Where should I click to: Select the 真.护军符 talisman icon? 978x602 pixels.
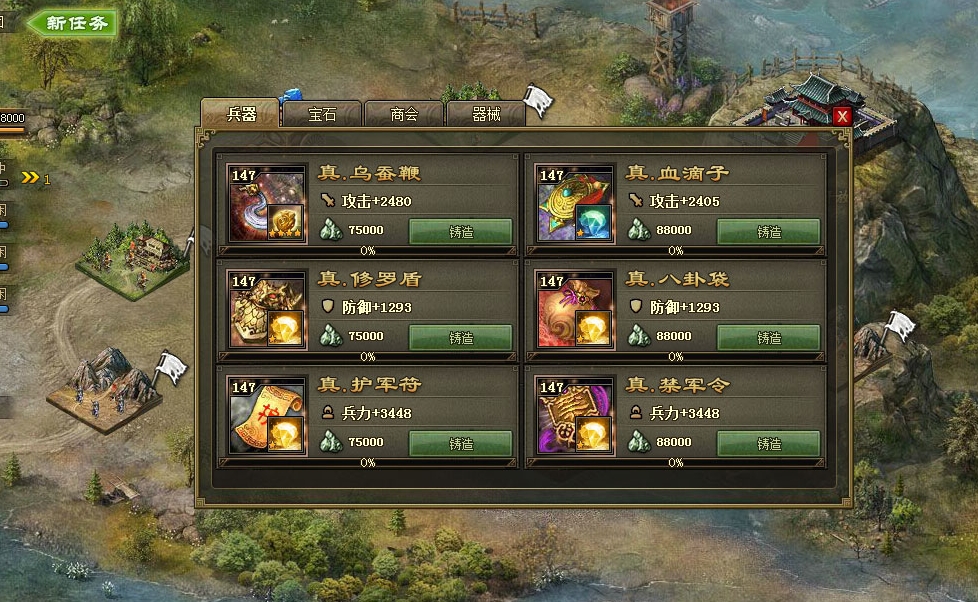(267, 415)
